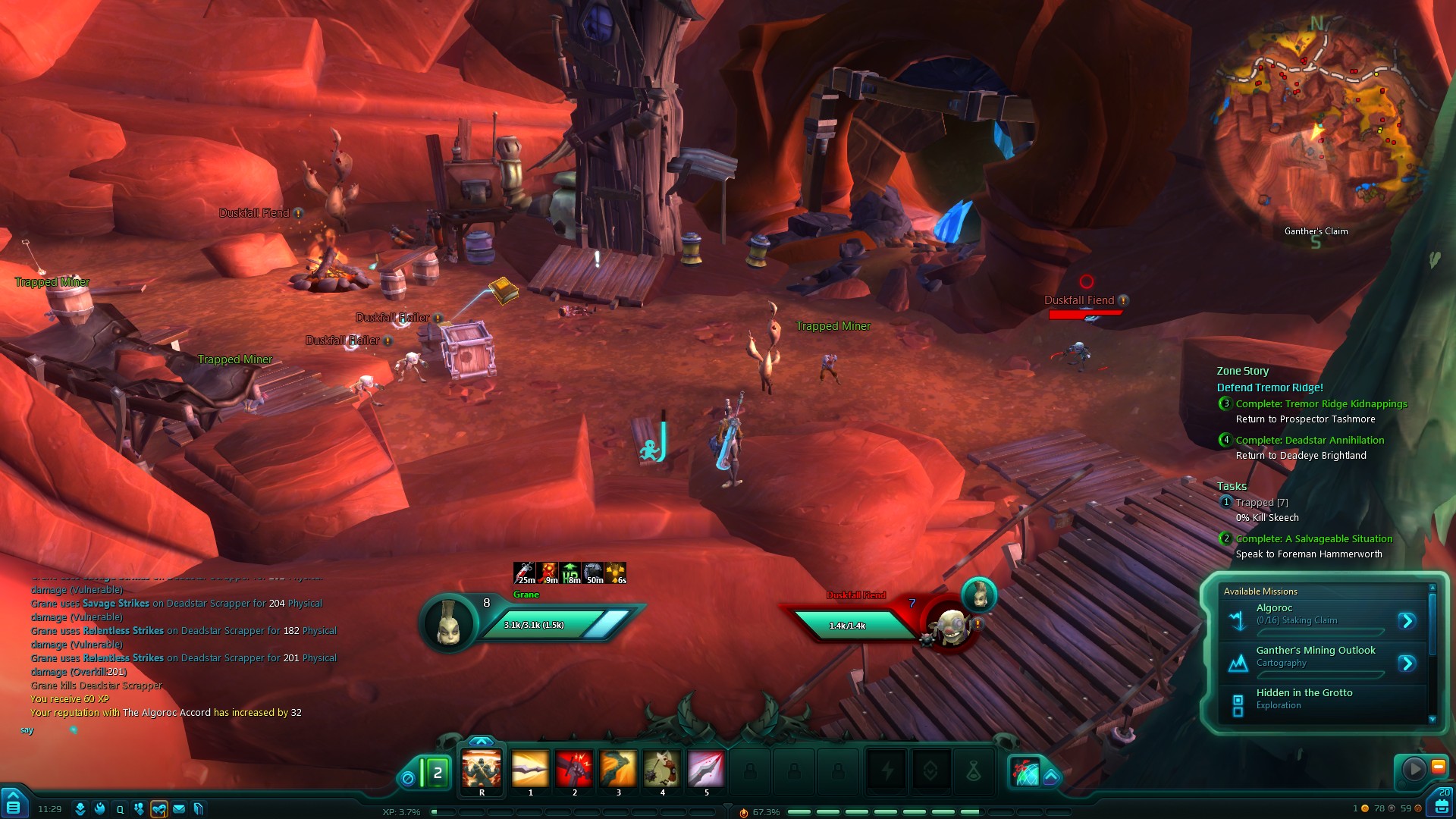Screen dimensions: 1456x819
Task: Select the Hidden in the Grotto mission
Action: (x=1304, y=698)
